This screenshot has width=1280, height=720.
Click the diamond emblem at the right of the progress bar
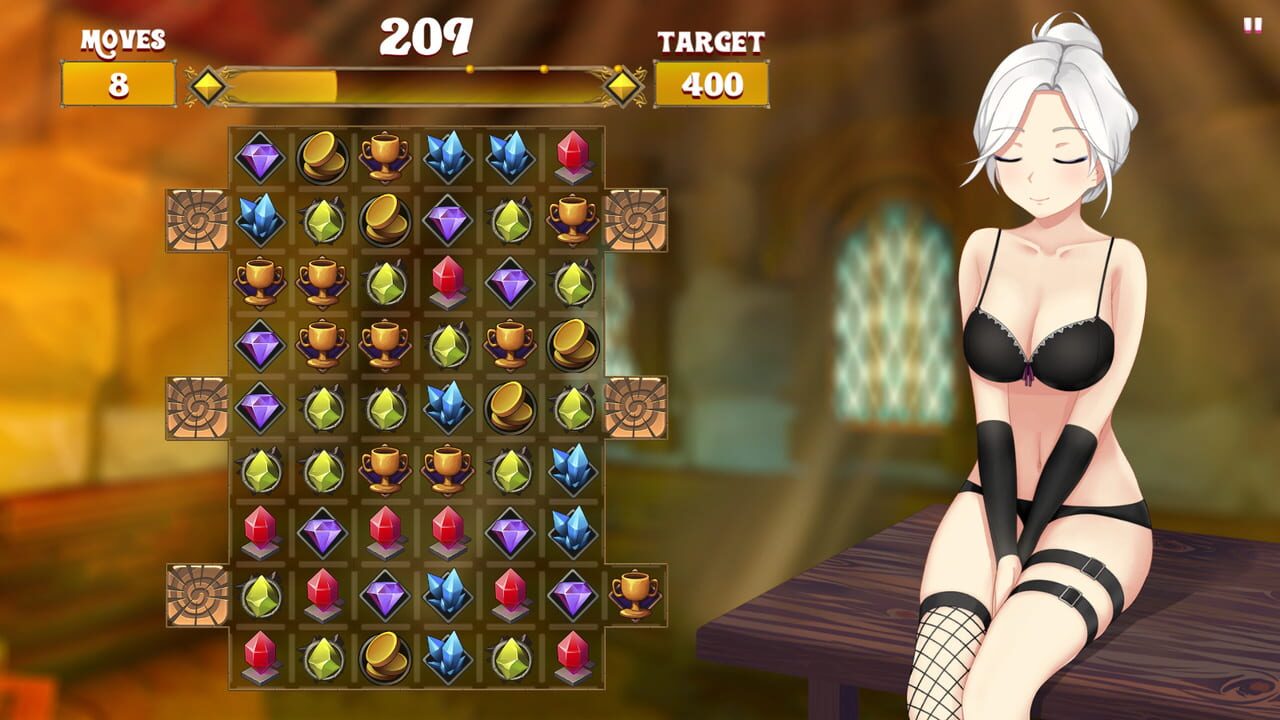click(x=624, y=86)
